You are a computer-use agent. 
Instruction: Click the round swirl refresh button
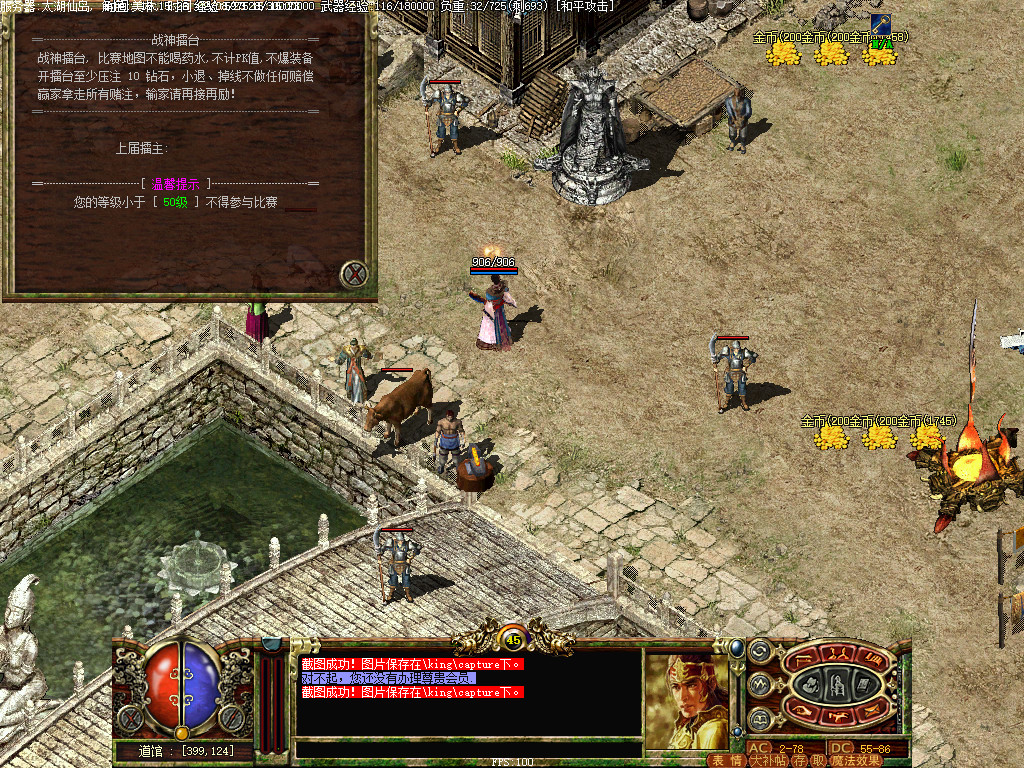pyautogui.click(x=759, y=651)
